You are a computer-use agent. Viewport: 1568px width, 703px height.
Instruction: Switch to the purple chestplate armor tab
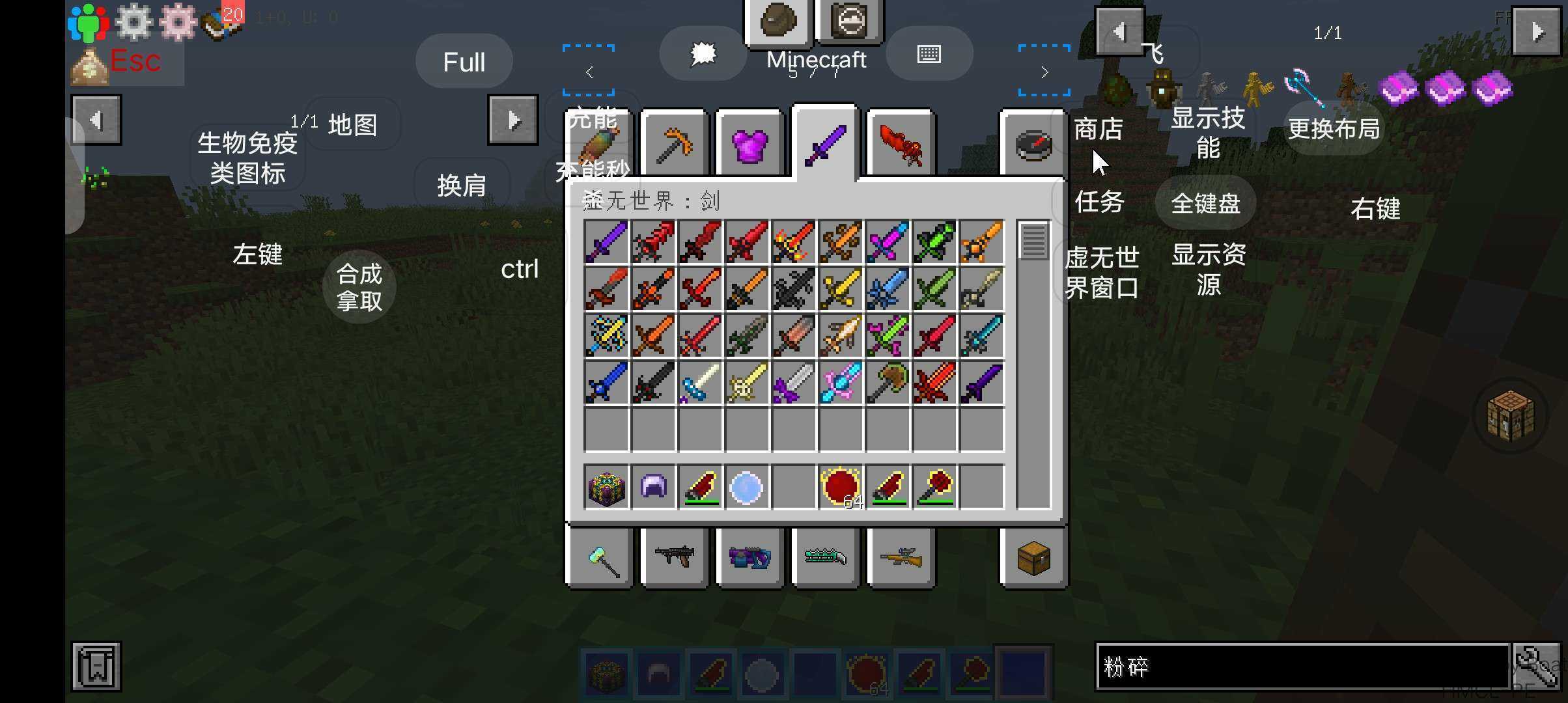coord(749,144)
